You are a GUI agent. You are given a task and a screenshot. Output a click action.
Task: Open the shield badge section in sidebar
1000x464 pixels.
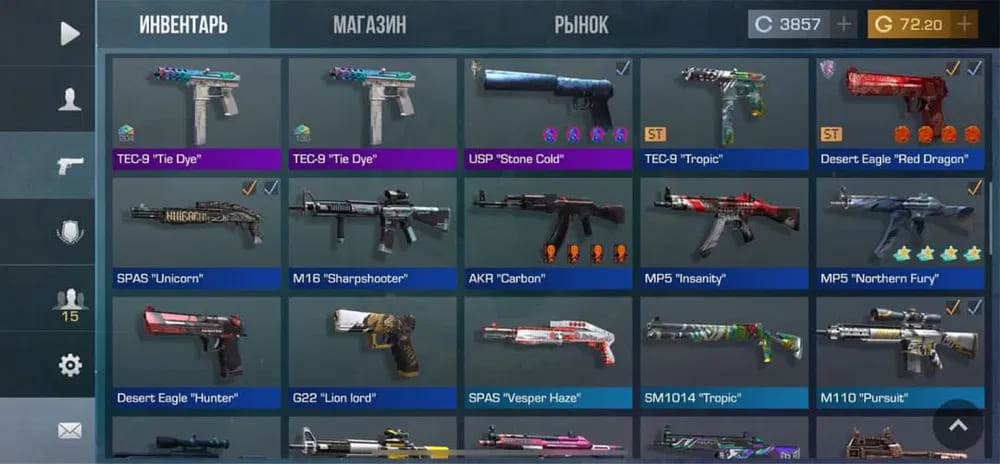pyautogui.click(x=69, y=232)
